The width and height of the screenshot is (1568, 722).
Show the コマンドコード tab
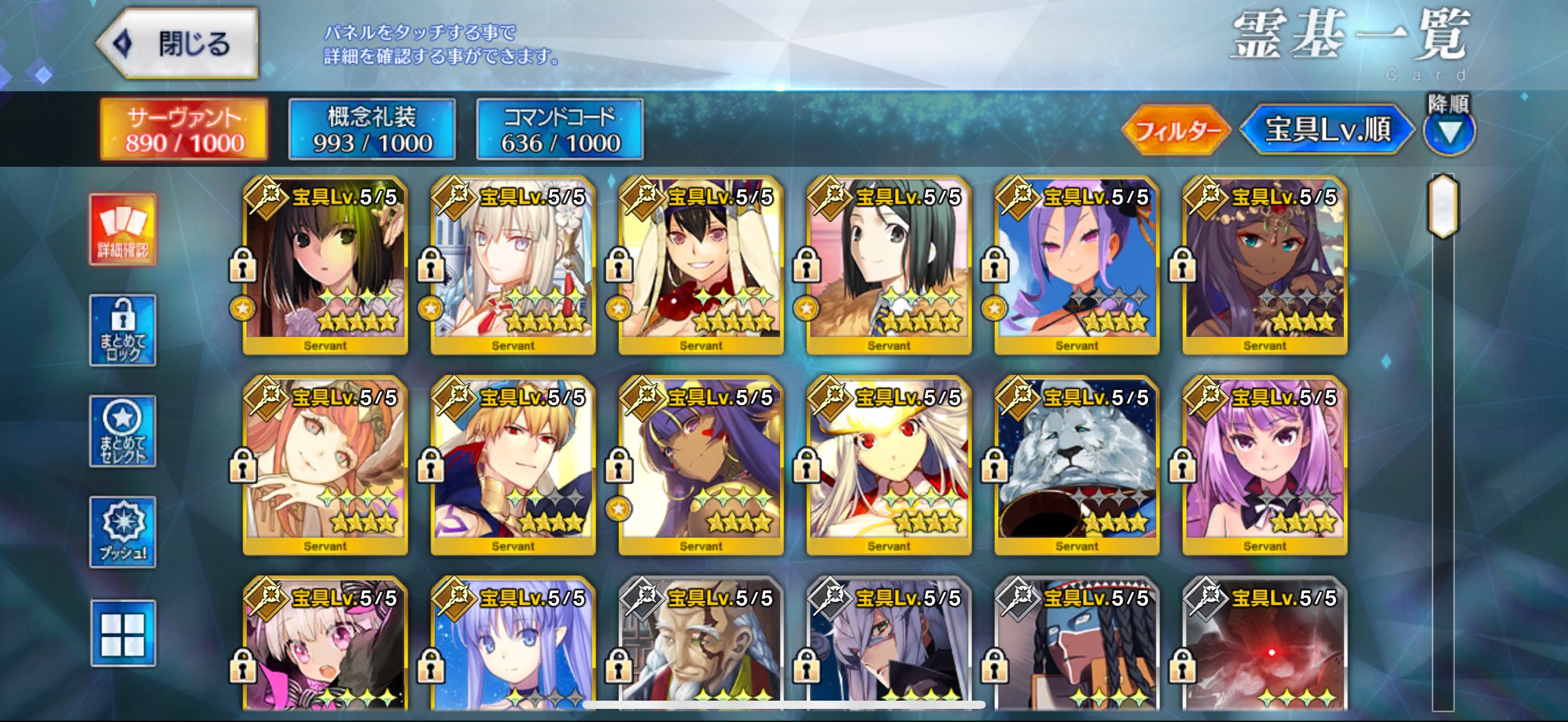tap(559, 130)
